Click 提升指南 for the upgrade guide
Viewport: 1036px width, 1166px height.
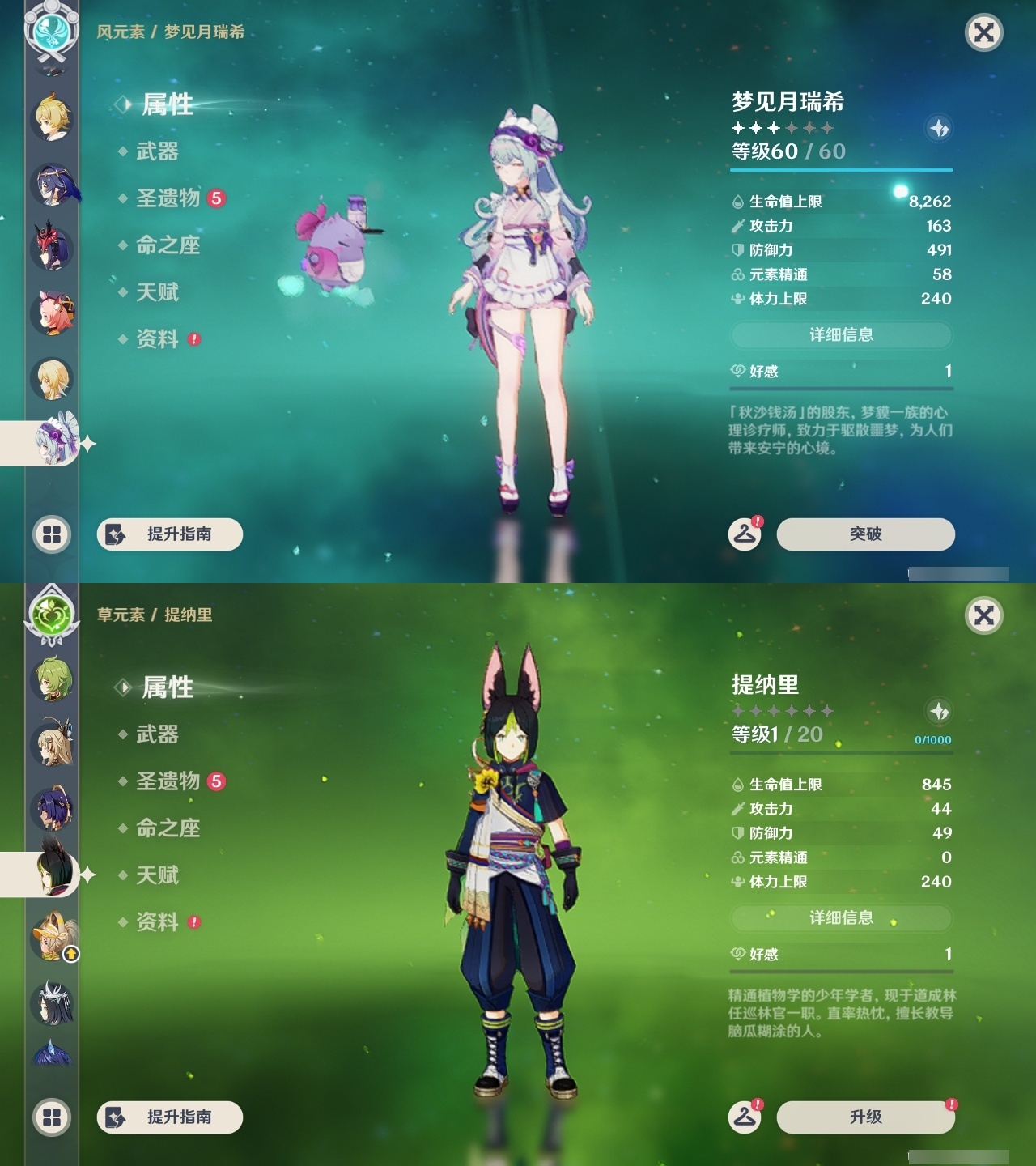pyautogui.click(x=169, y=534)
